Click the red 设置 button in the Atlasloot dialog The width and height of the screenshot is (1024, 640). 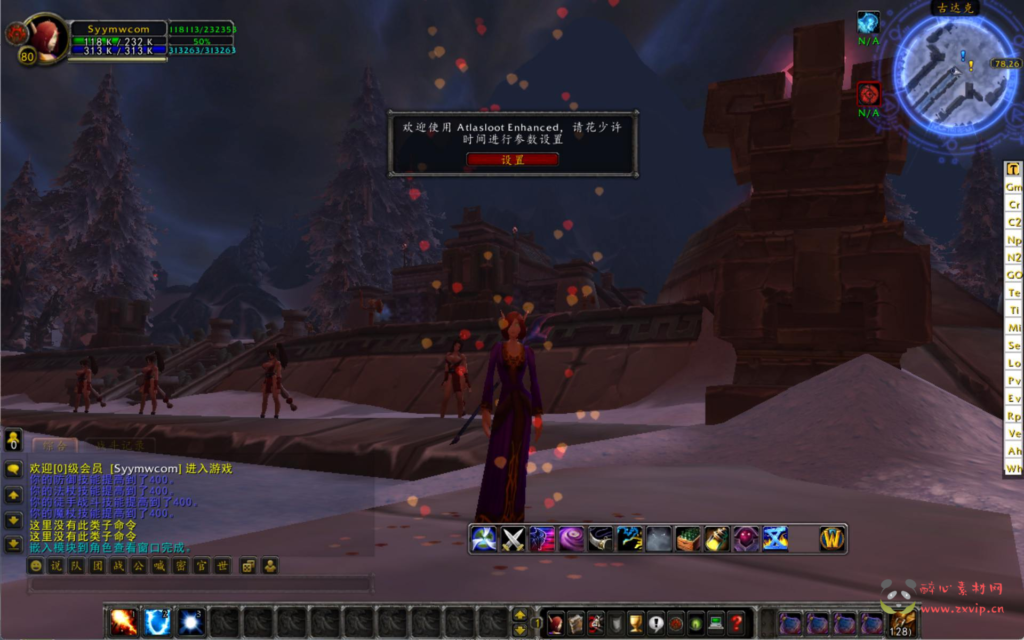tap(512, 160)
